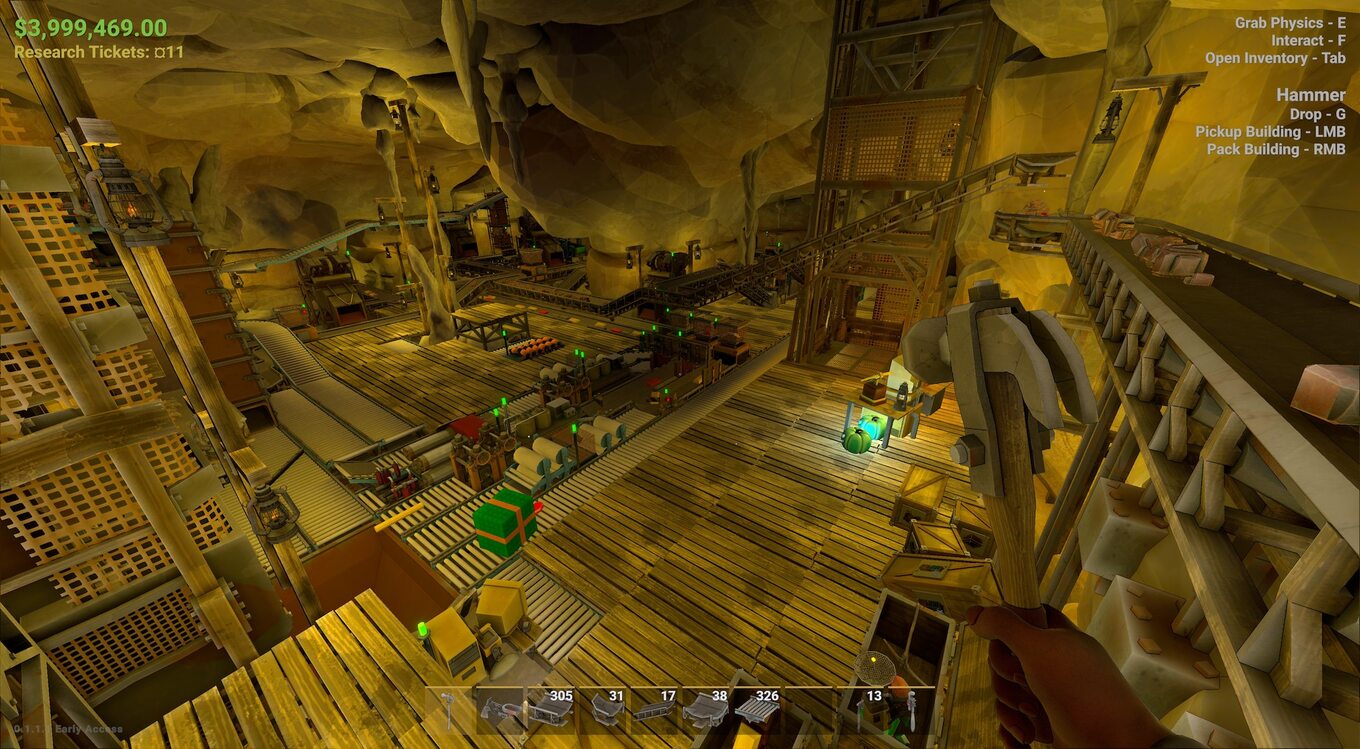The height and width of the screenshot is (749, 1360).
Task: Pick the conveyor piece stack of 31
Action: click(602, 710)
